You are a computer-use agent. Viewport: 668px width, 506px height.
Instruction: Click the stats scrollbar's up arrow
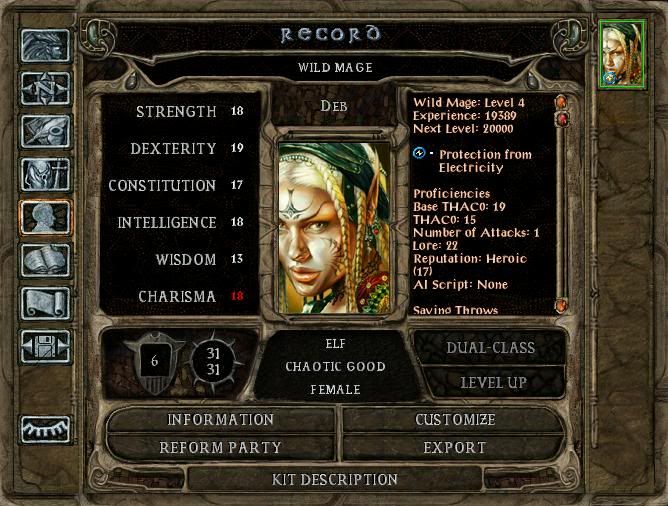click(x=561, y=101)
